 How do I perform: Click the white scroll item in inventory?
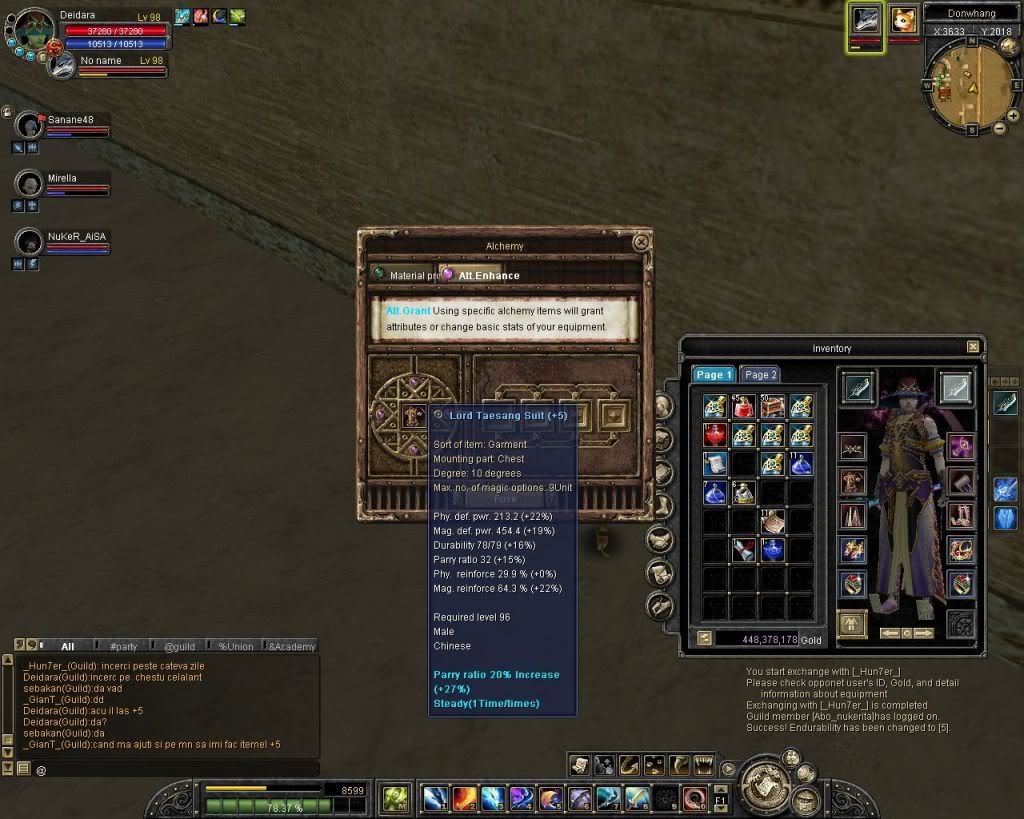tap(714, 463)
